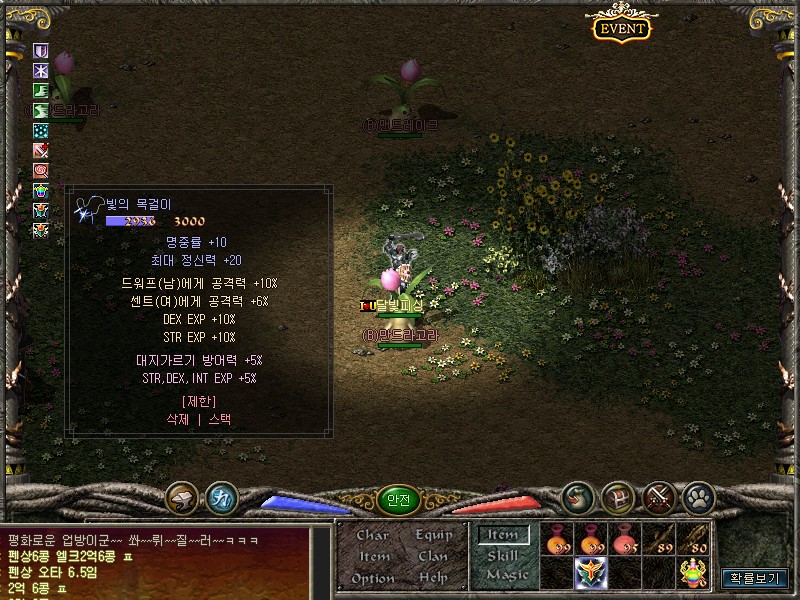Open the Equip menu
Screen dimensions: 800x600
[433, 535]
